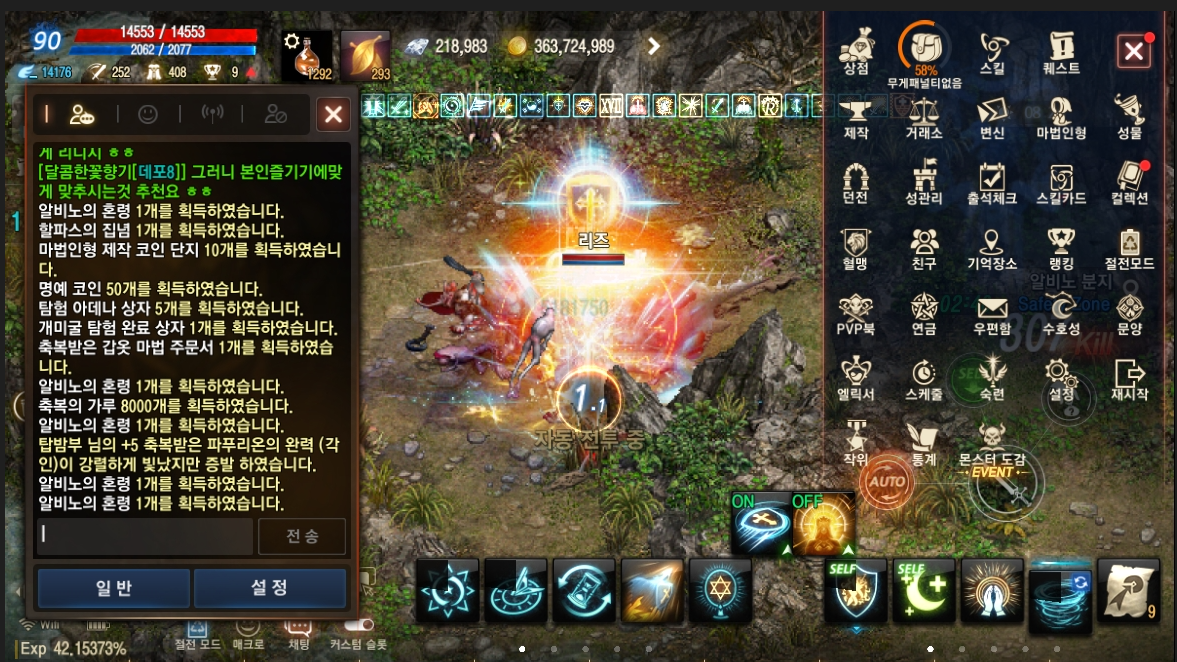This screenshot has width=1177, height=662.
Task: Open the 던전 dungeon menu
Action: click(x=855, y=181)
